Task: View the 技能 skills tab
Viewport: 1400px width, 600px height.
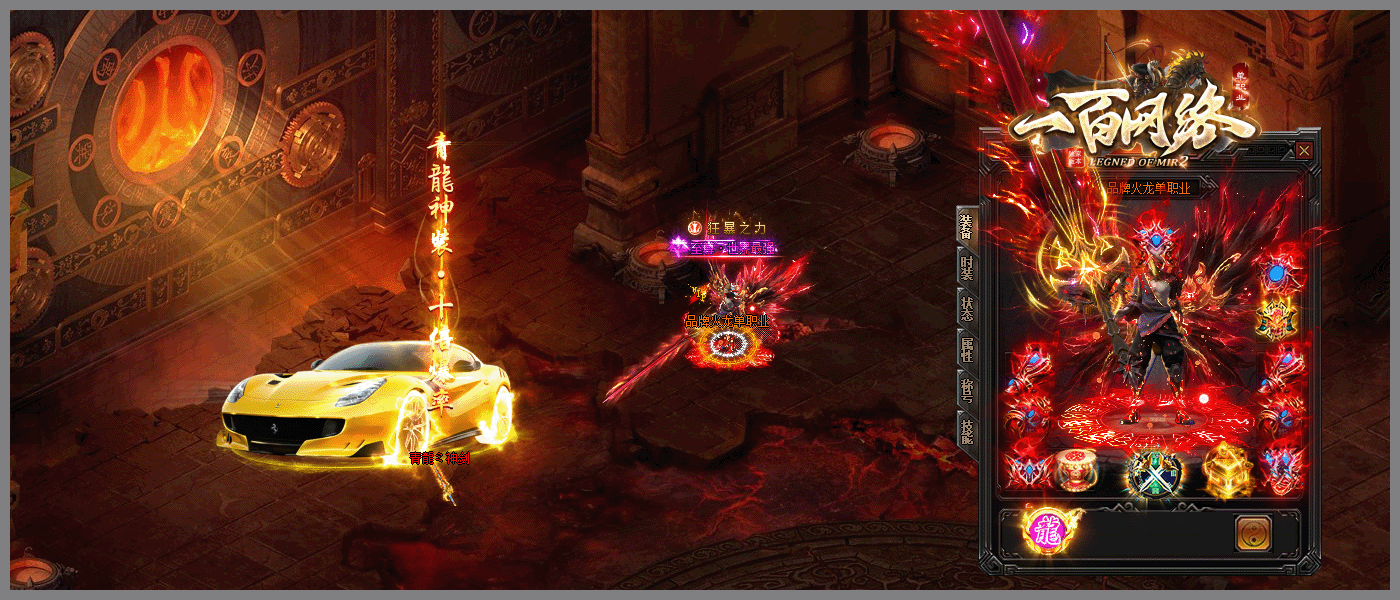Action: pyautogui.click(x=966, y=431)
